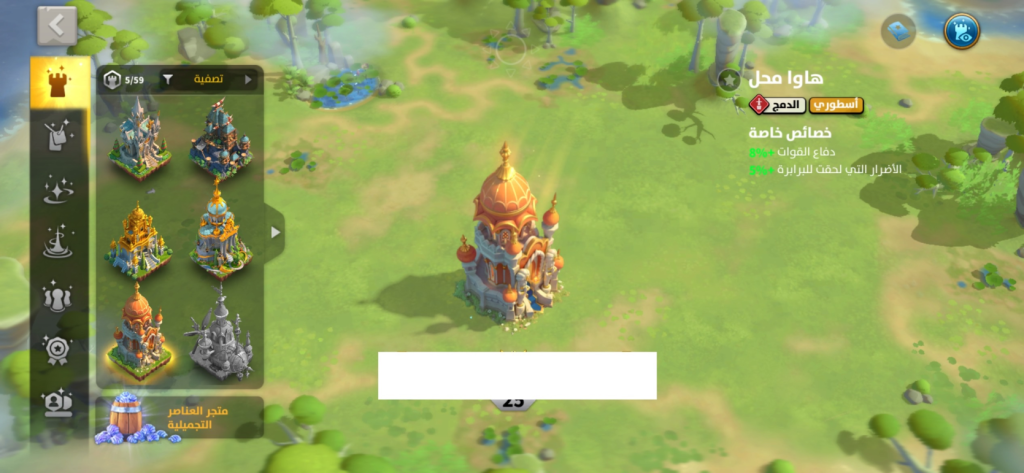The image size is (1024, 473).
Task: Select the blue and gold temple skin
Action: (220, 231)
